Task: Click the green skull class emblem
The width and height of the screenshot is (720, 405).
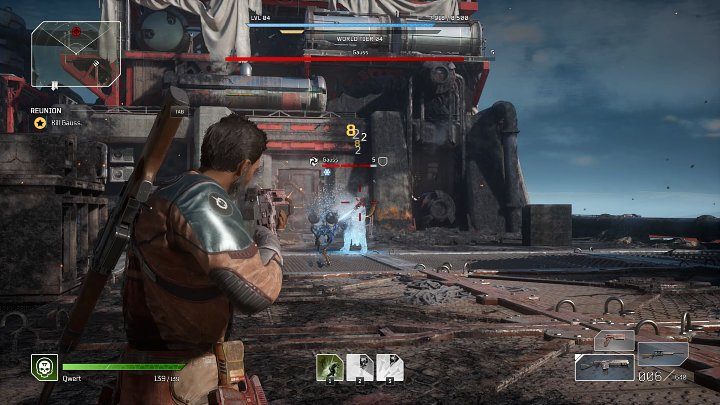Action: [44, 367]
